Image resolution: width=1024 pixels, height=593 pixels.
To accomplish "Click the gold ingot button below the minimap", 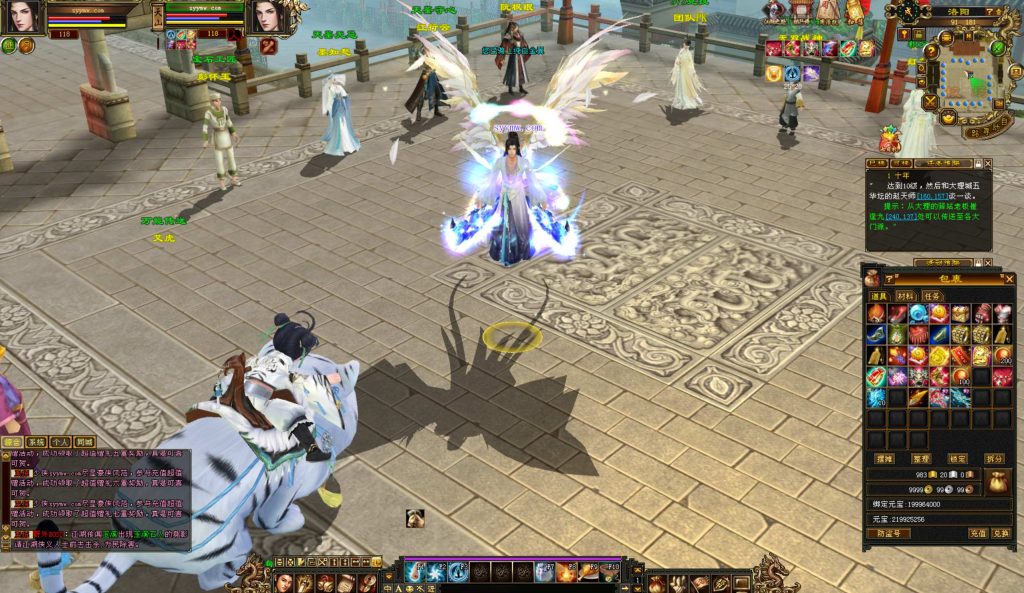I will coord(946,118).
